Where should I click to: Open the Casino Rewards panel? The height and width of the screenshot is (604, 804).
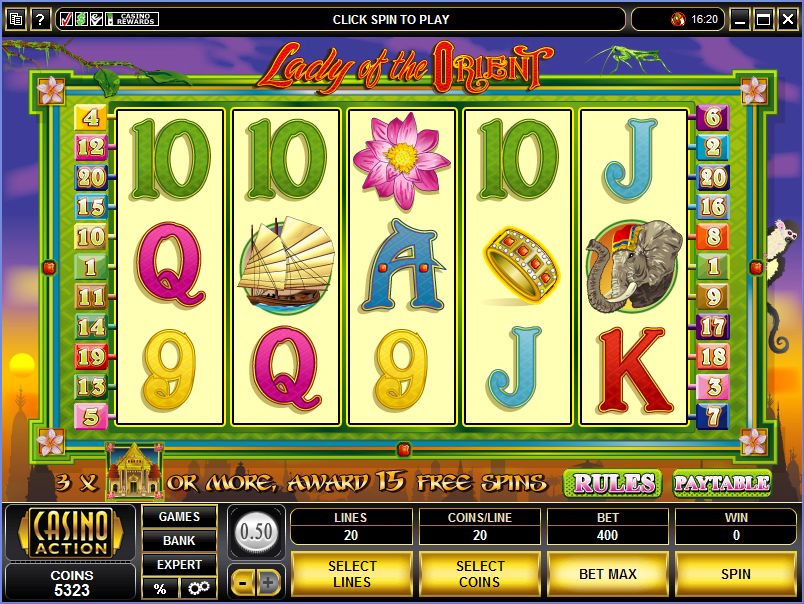click(133, 19)
